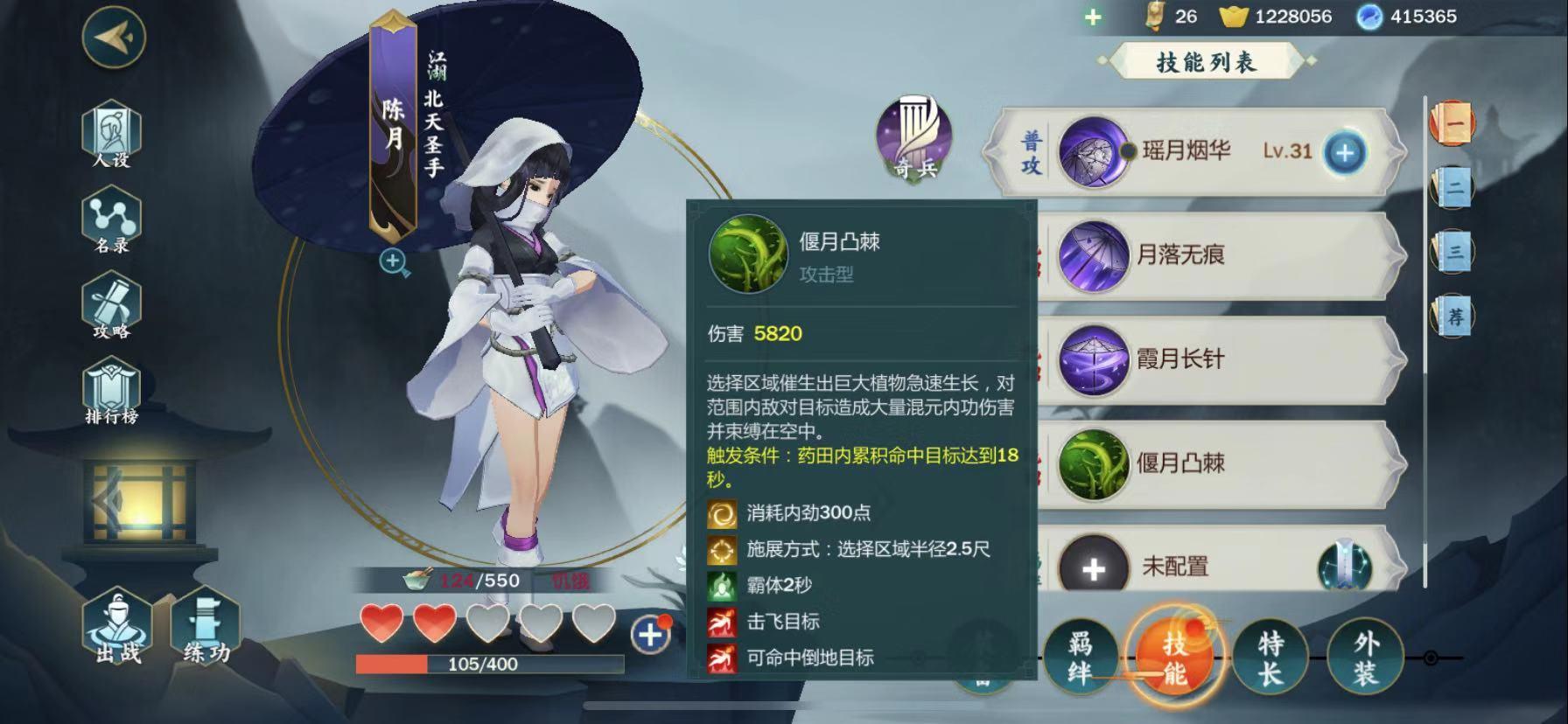Open the 名录 roster icon
Screen dimensions: 1568x724
[x=111, y=220]
